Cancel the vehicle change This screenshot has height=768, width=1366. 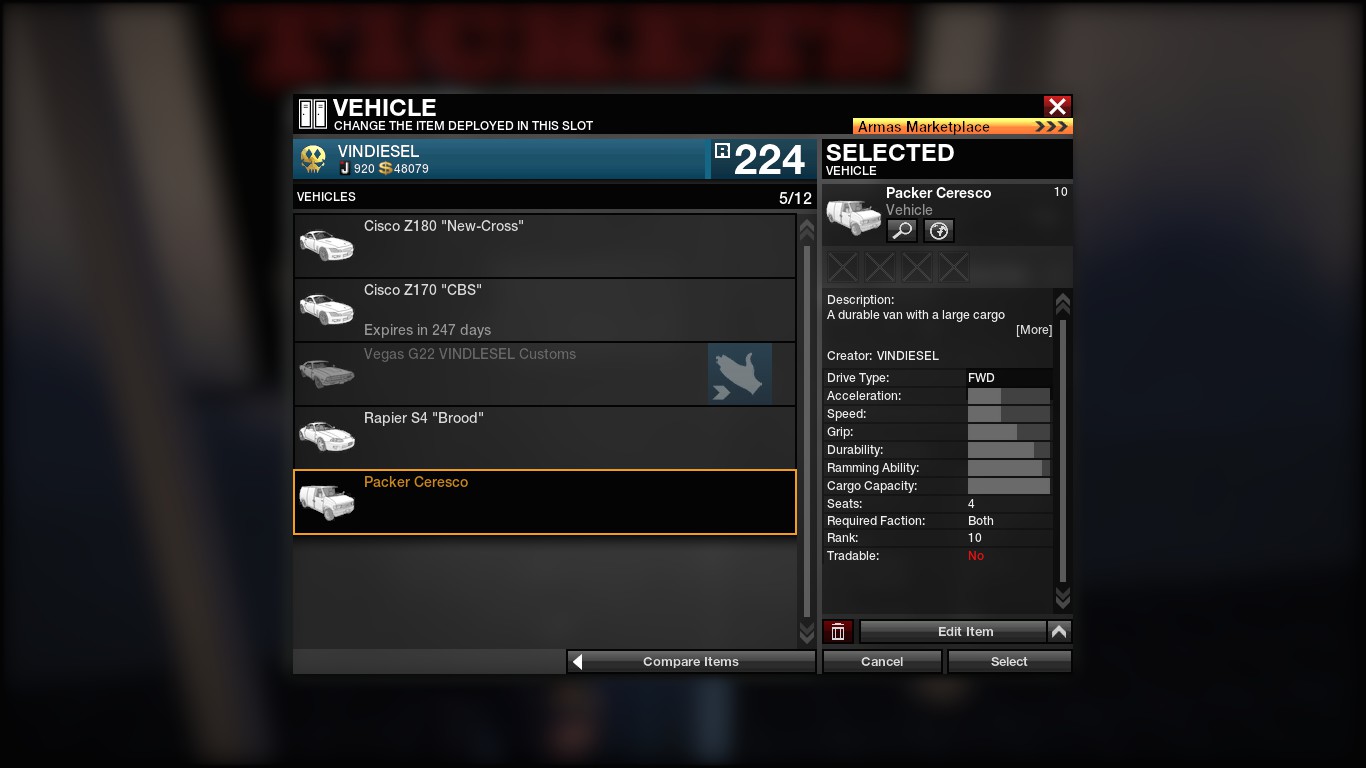[x=882, y=661]
